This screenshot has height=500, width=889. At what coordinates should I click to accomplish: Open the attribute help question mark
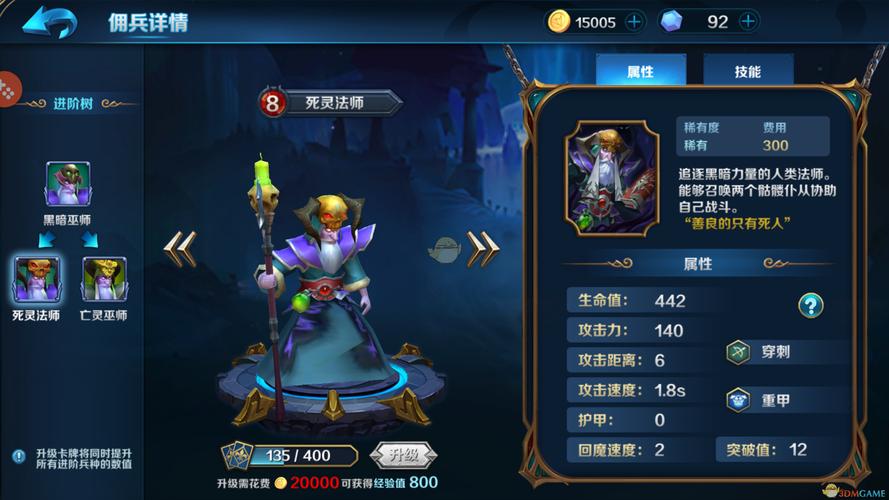coord(810,305)
